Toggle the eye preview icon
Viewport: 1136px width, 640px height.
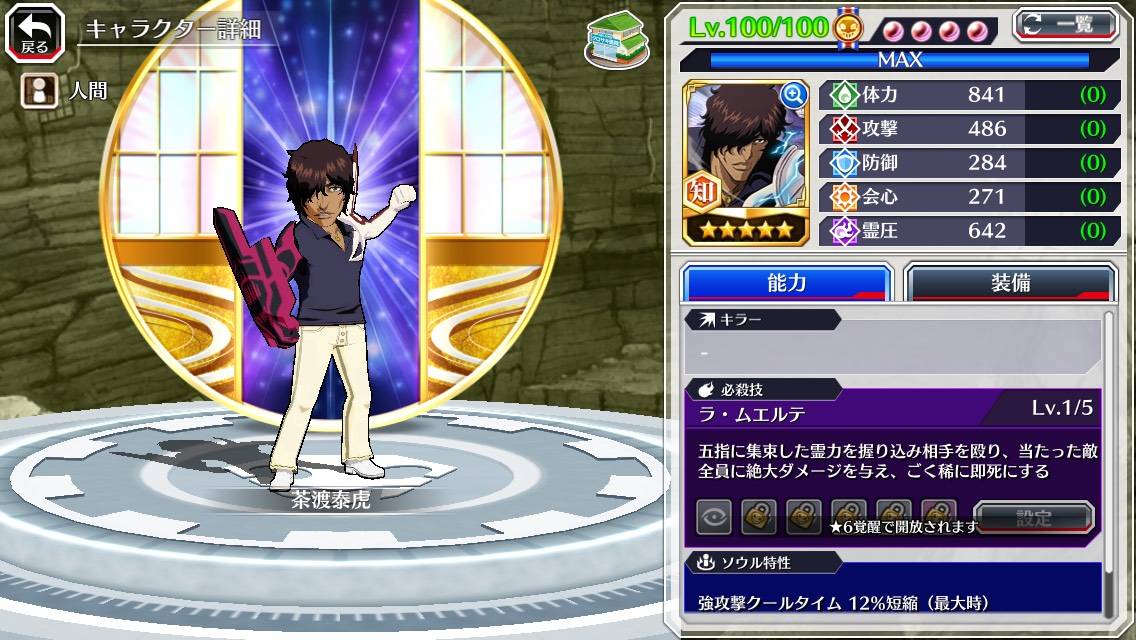click(x=714, y=517)
